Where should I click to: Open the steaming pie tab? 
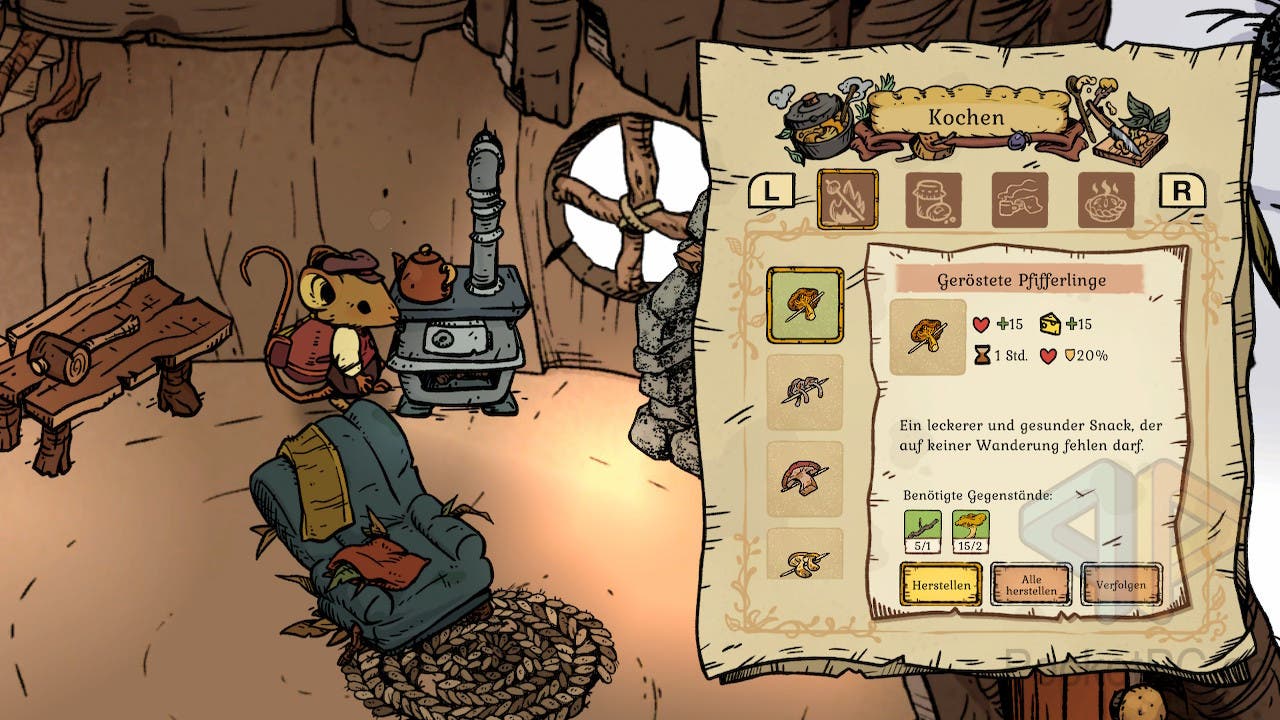(x=1106, y=200)
